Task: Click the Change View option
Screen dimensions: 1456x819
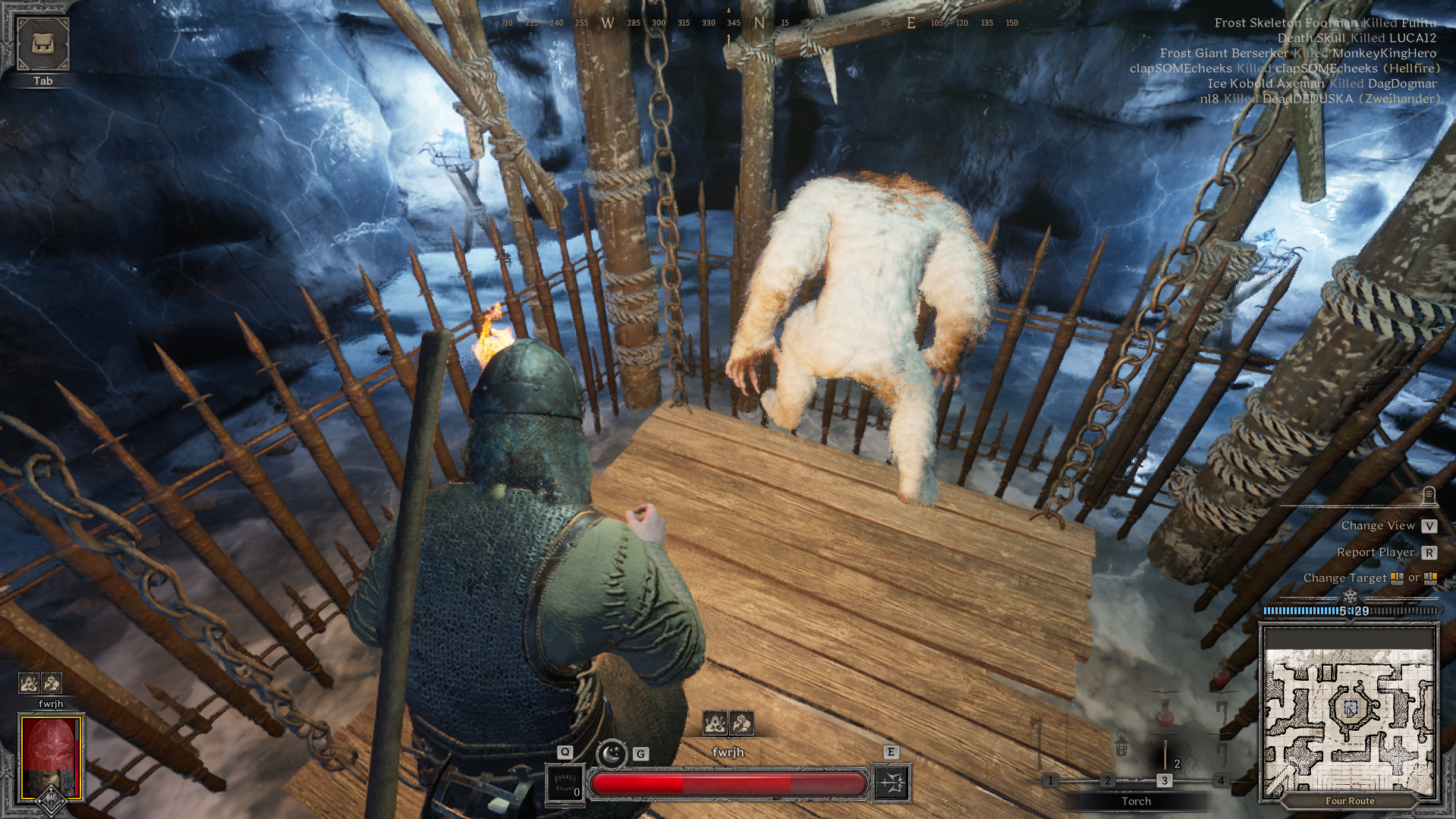Action: pos(1377,525)
